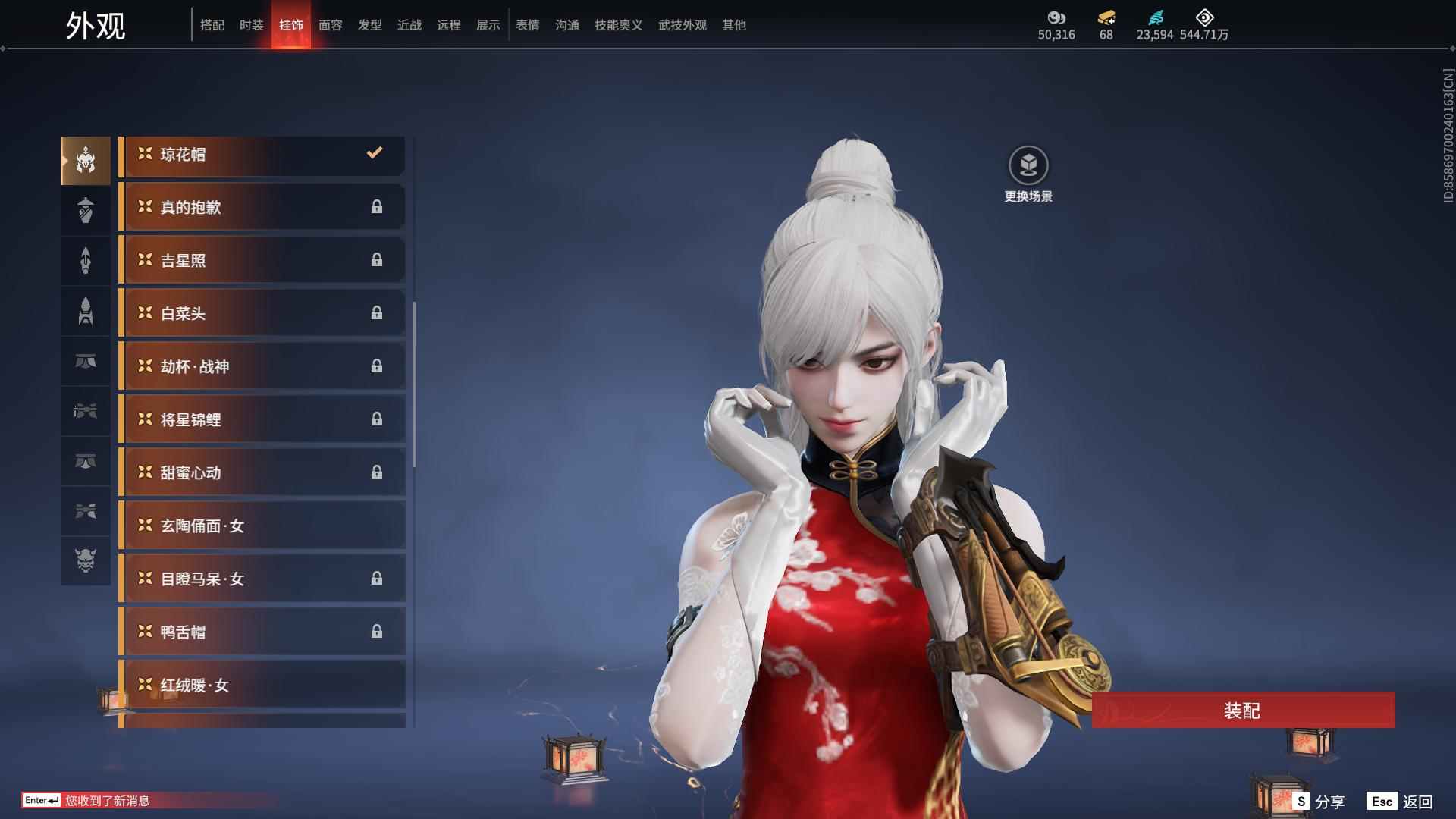Expand the 挂饰 tab menu
The width and height of the screenshot is (1456, 819).
[291, 24]
